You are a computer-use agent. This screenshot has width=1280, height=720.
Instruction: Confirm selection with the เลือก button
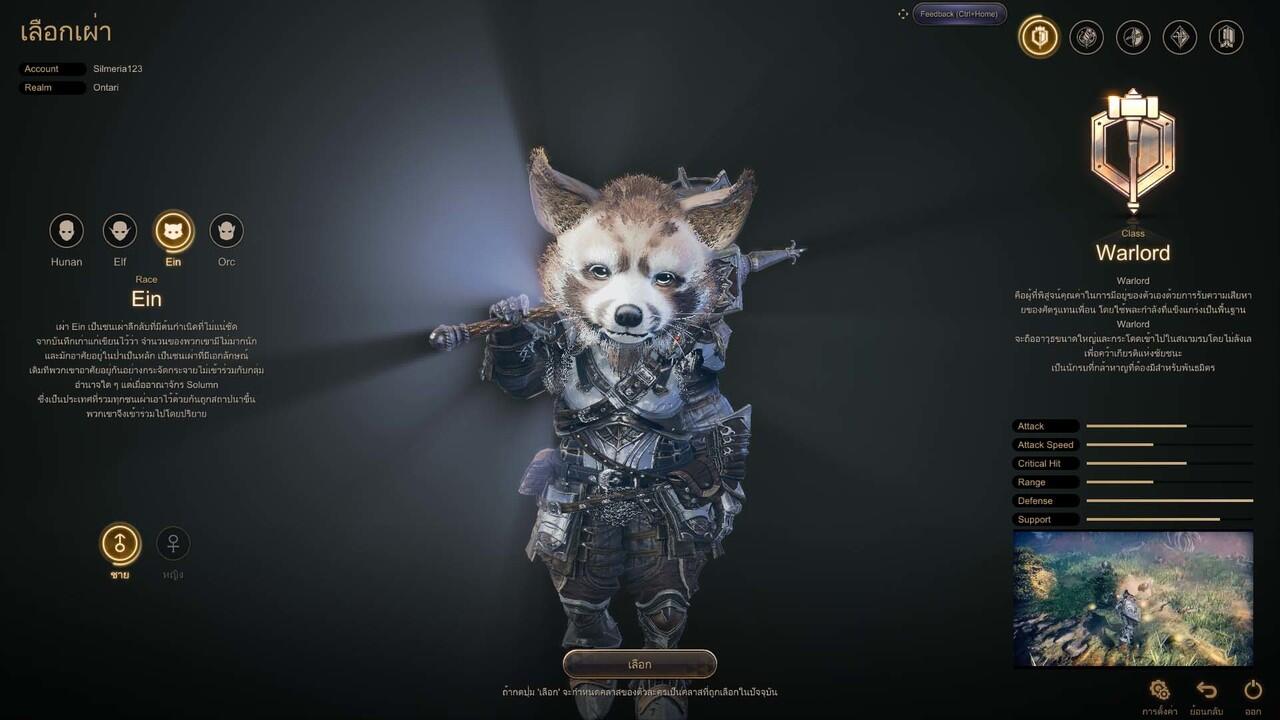coord(640,664)
